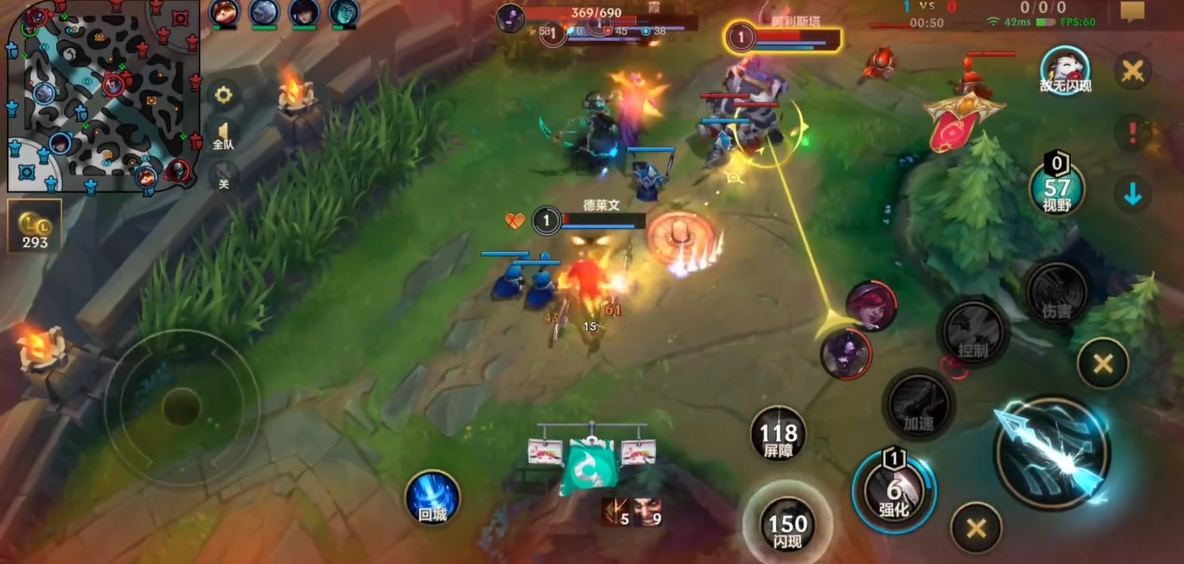Use the 屏障 Barrier summoner spell
The width and height of the screenshot is (1184, 564).
778,434
